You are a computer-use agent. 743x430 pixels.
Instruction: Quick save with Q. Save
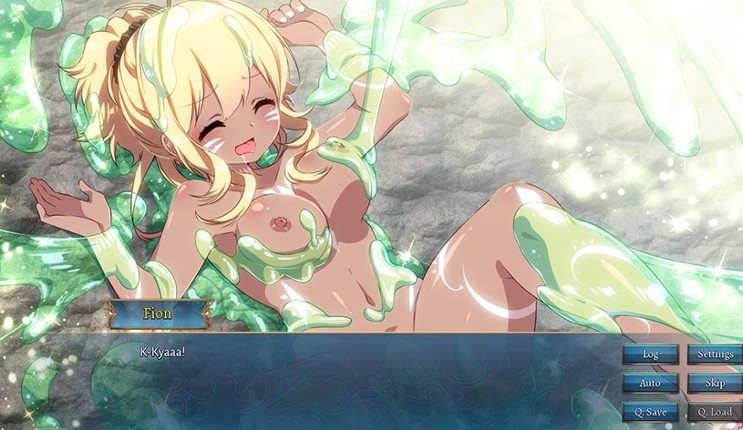pyautogui.click(x=650, y=412)
